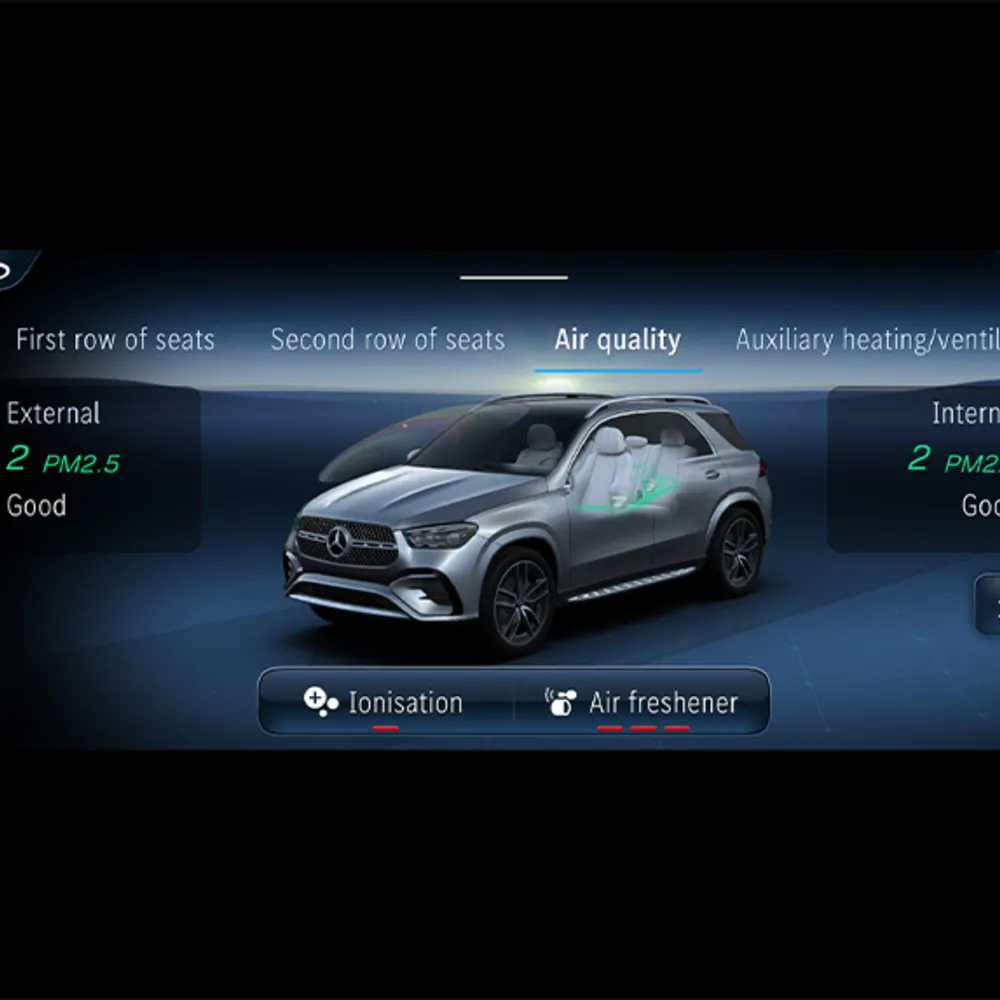Activate the Air freshener button
The width and height of the screenshot is (1000, 1000).
[642, 702]
